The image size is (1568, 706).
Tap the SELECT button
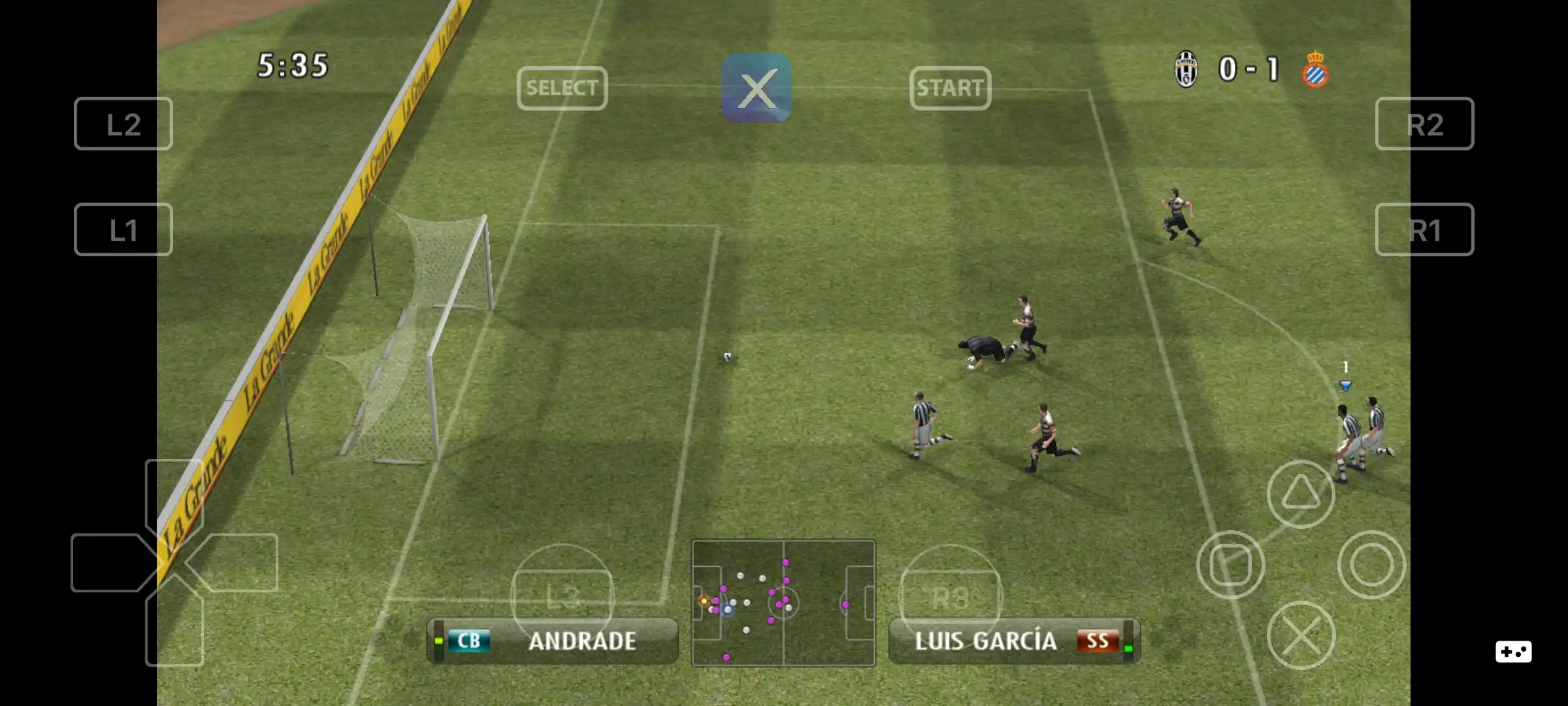563,88
